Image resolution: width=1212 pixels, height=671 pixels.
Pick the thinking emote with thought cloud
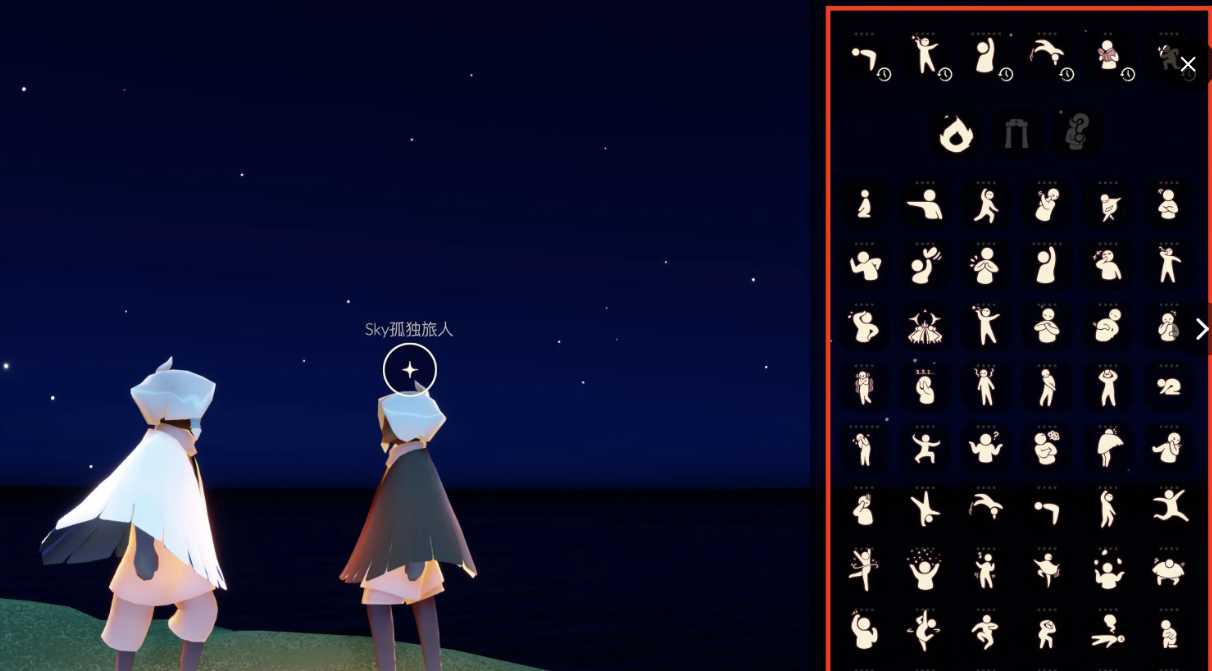pos(1047,447)
